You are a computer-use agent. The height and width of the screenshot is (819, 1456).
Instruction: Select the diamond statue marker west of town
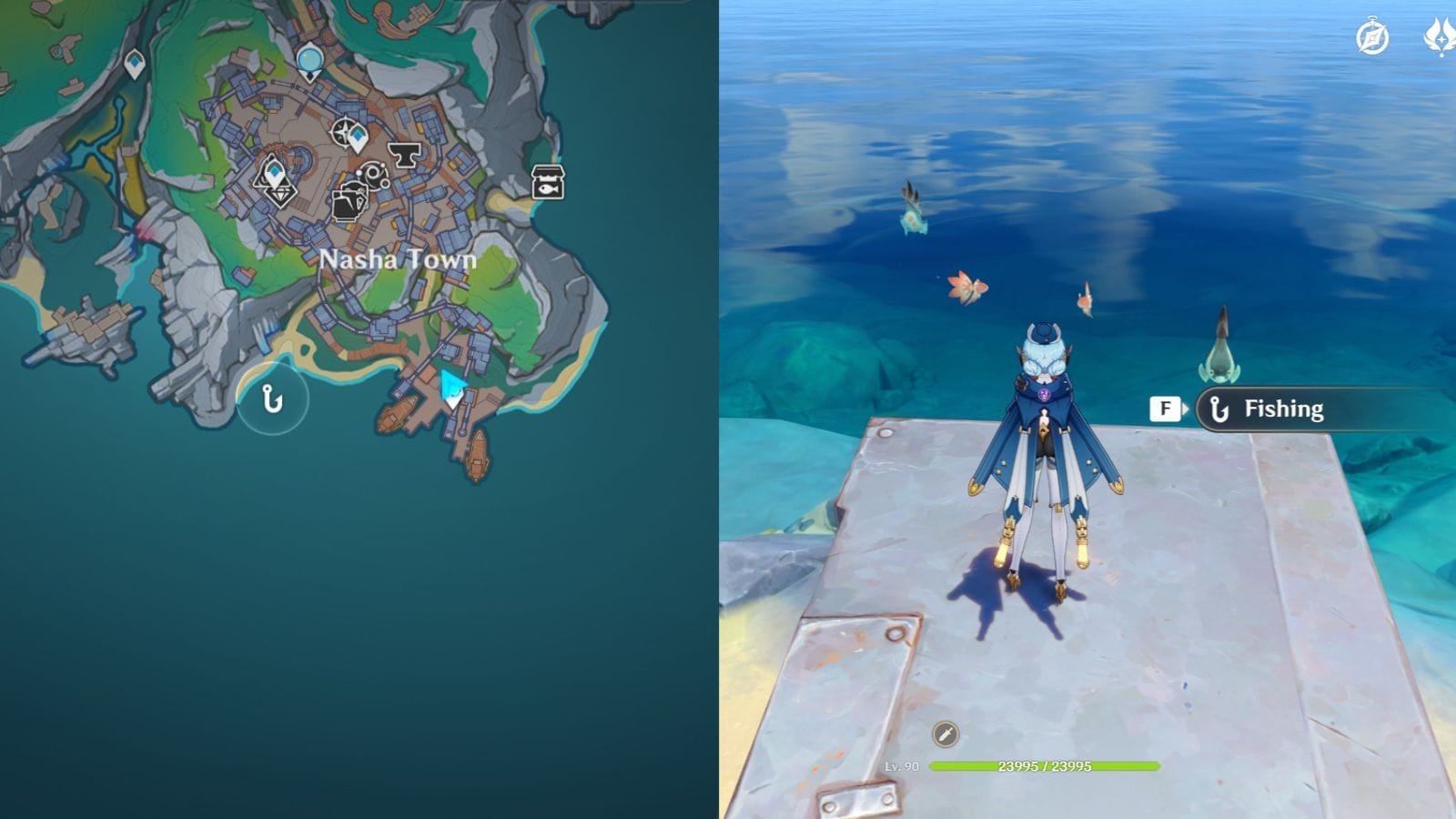pos(276,180)
